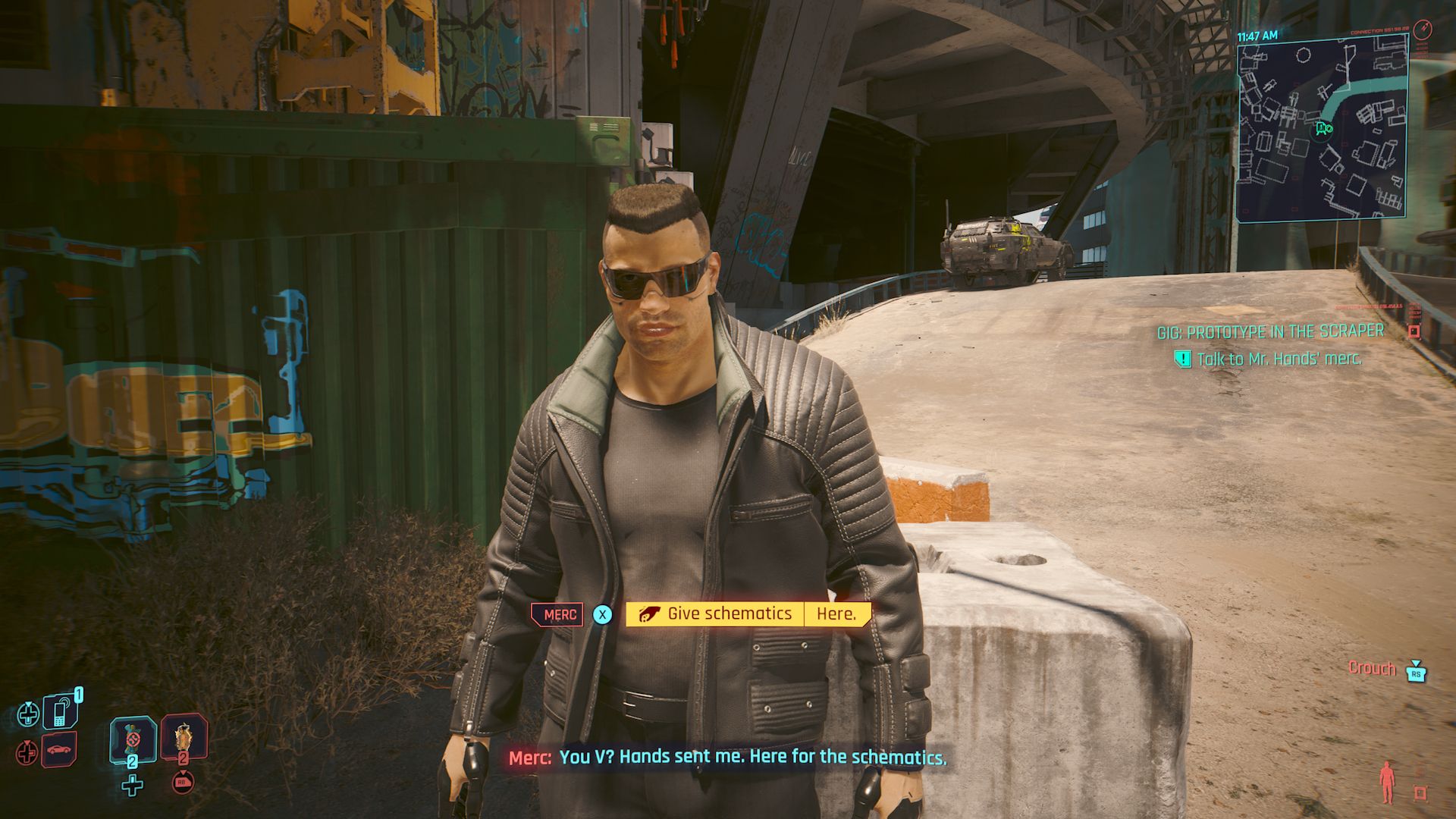Click the teal healing cross icon
Screen dimensions: 1456x819
click(x=28, y=715)
